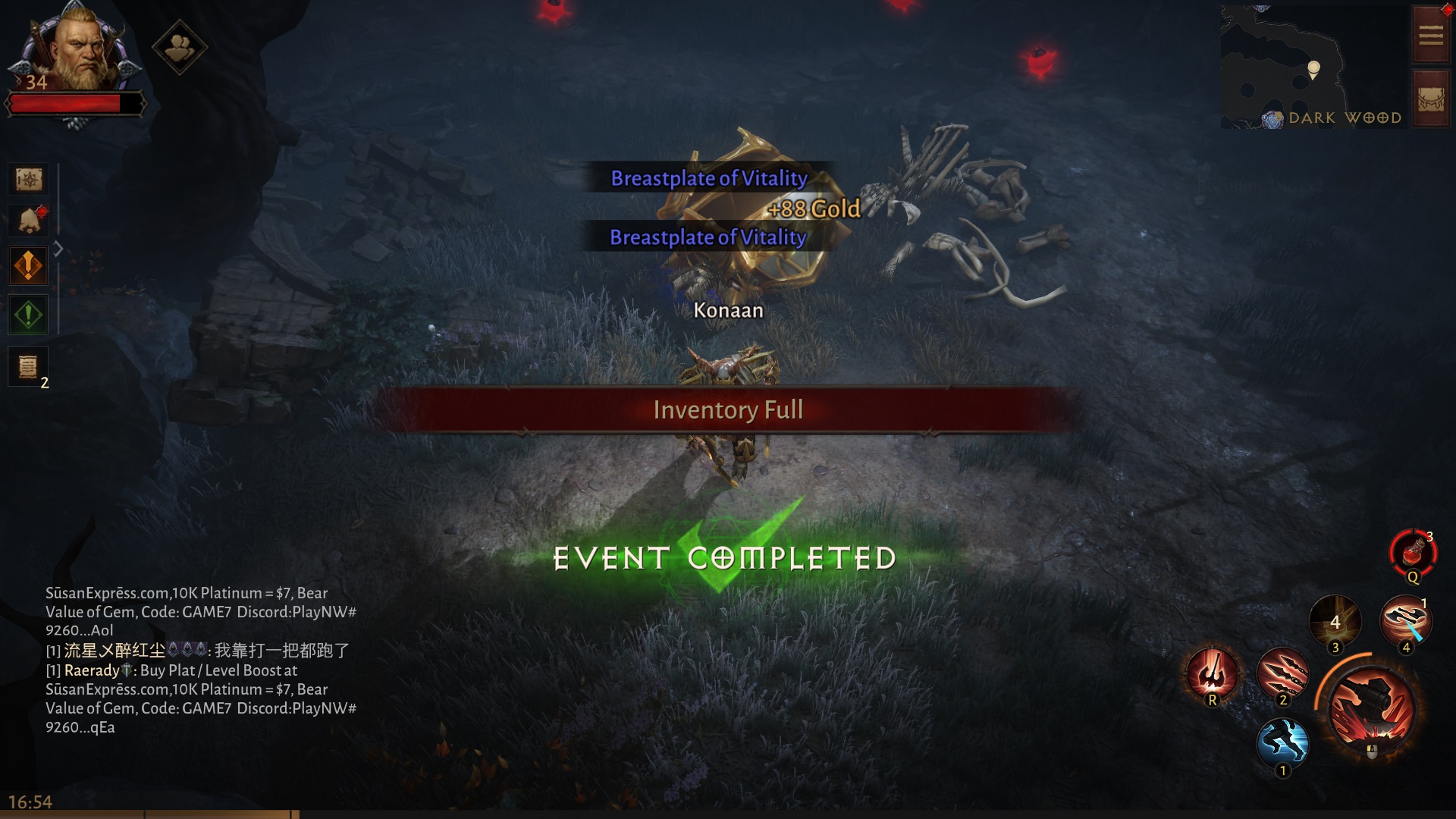Select the orange main quest exclamation icon
Screen dimensions: 1456x819
pos(28,265)
